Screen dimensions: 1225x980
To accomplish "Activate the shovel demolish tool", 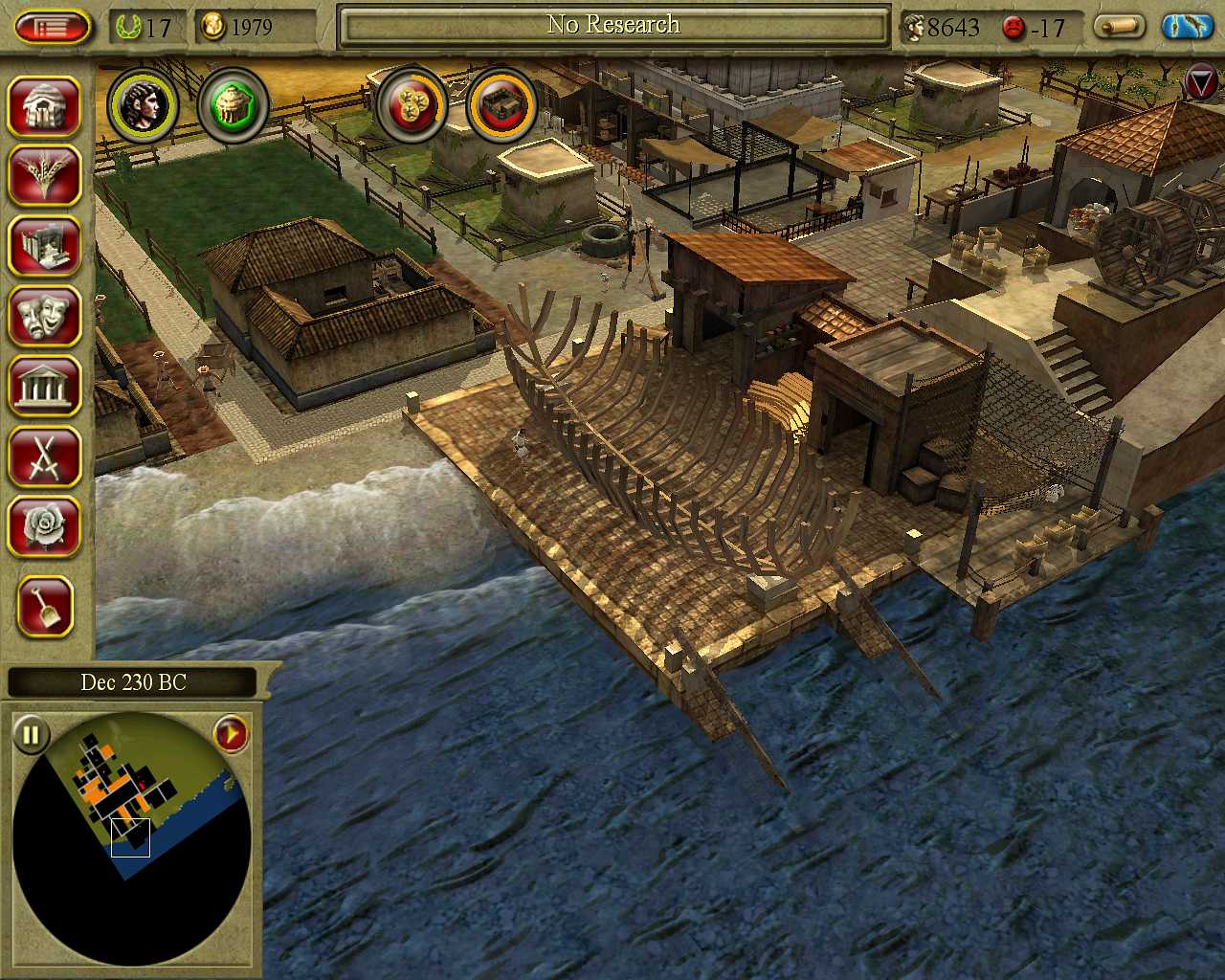I will click(x=44, y=606).
